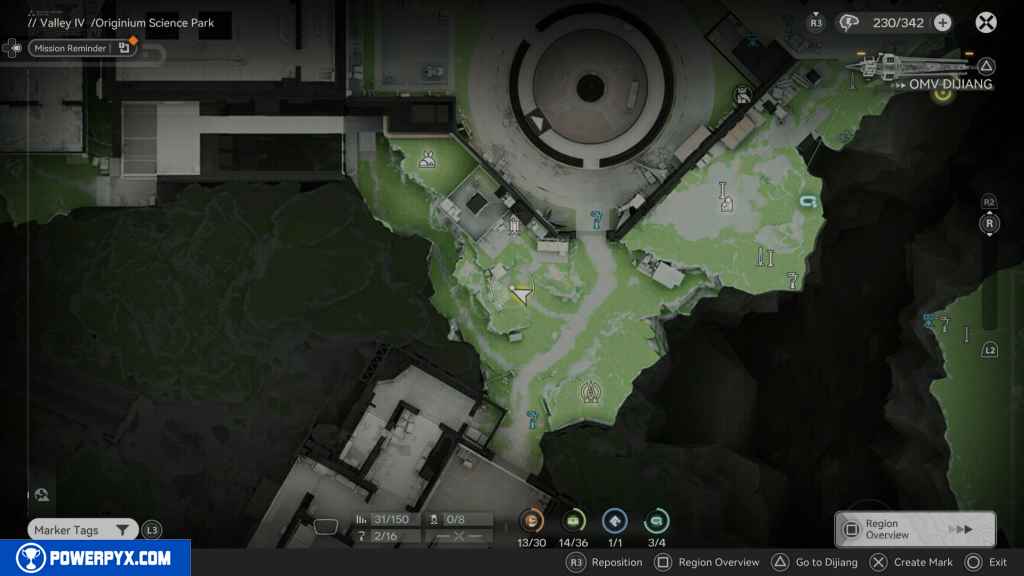Select the rabbit-shaped marker near the building
The image size is (1024, 576).
[x=427, y=158]
